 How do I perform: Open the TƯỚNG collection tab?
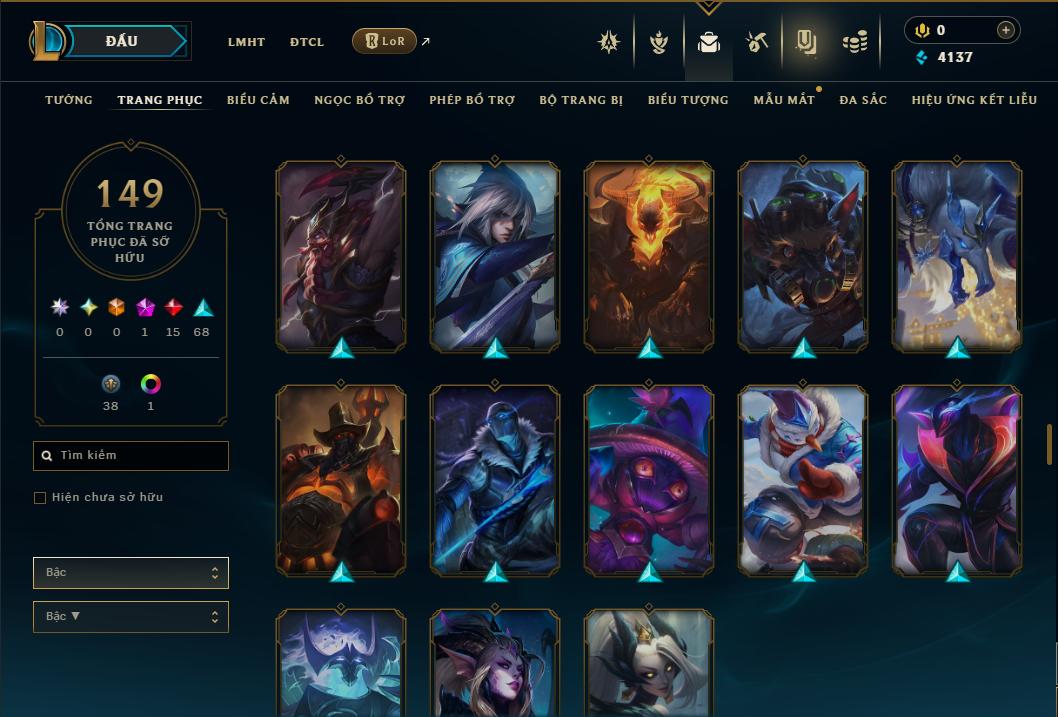69,100
